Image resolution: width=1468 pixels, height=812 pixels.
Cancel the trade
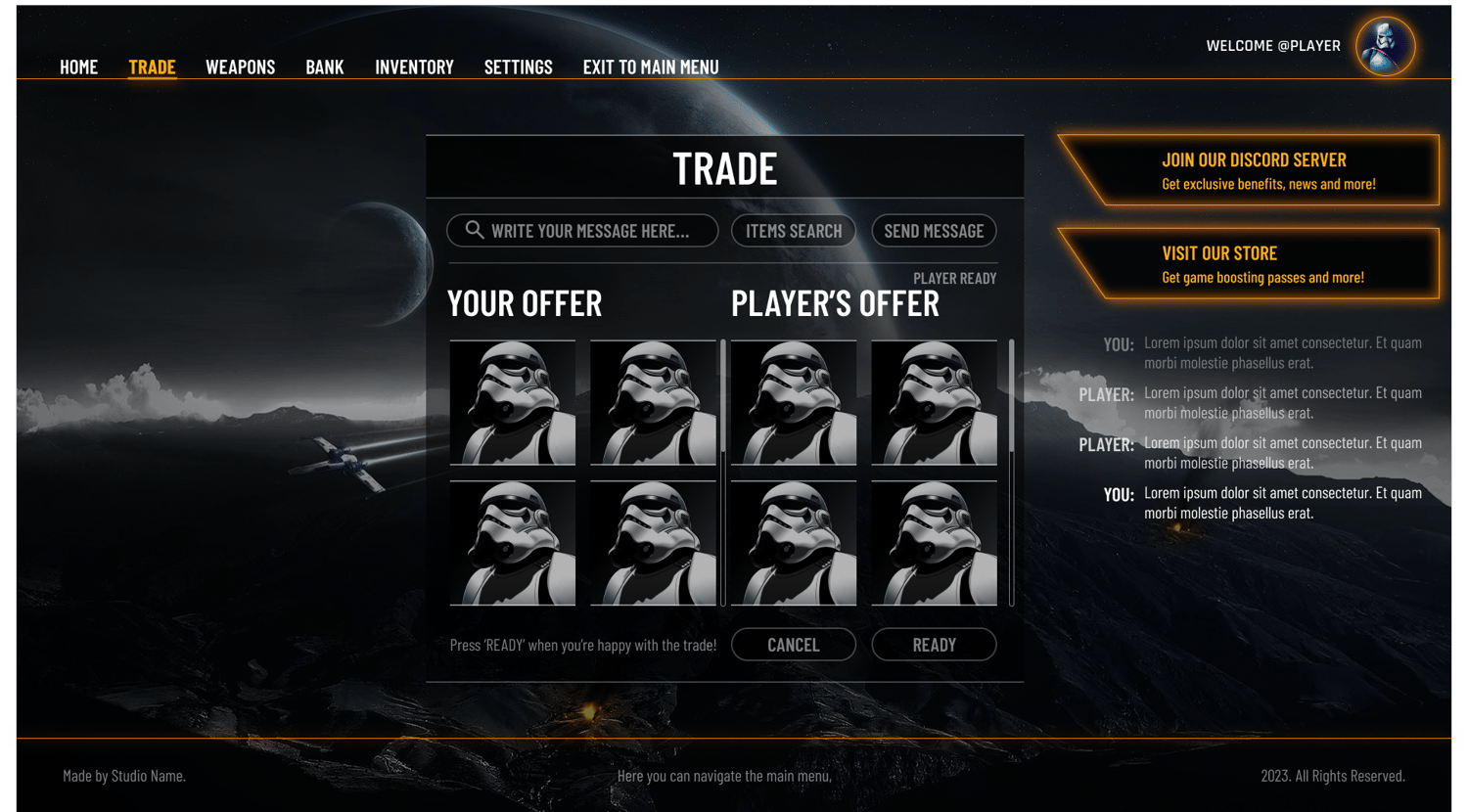pos(794,645)
